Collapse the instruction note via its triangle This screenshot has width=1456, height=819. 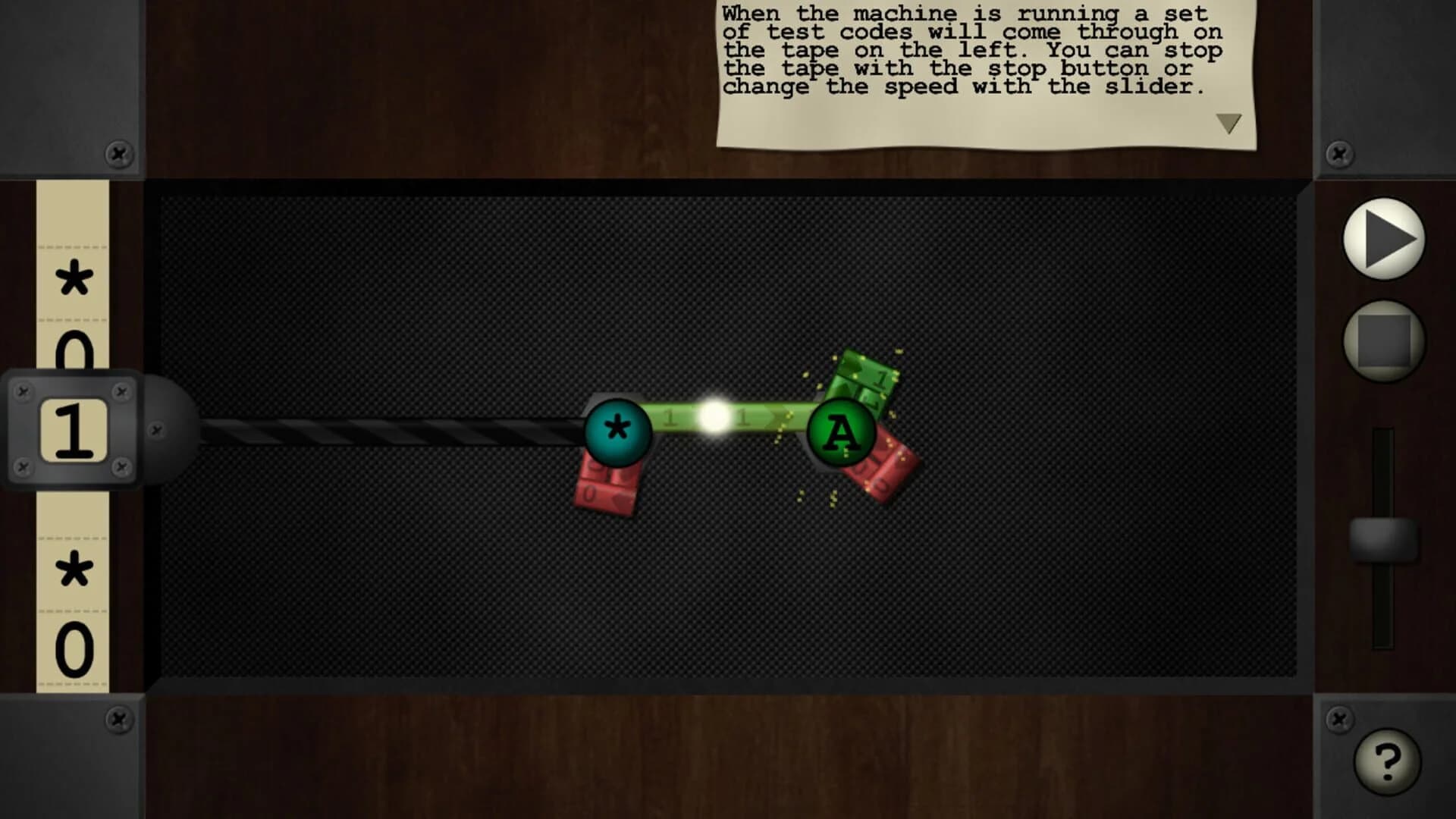point(1228,124)
